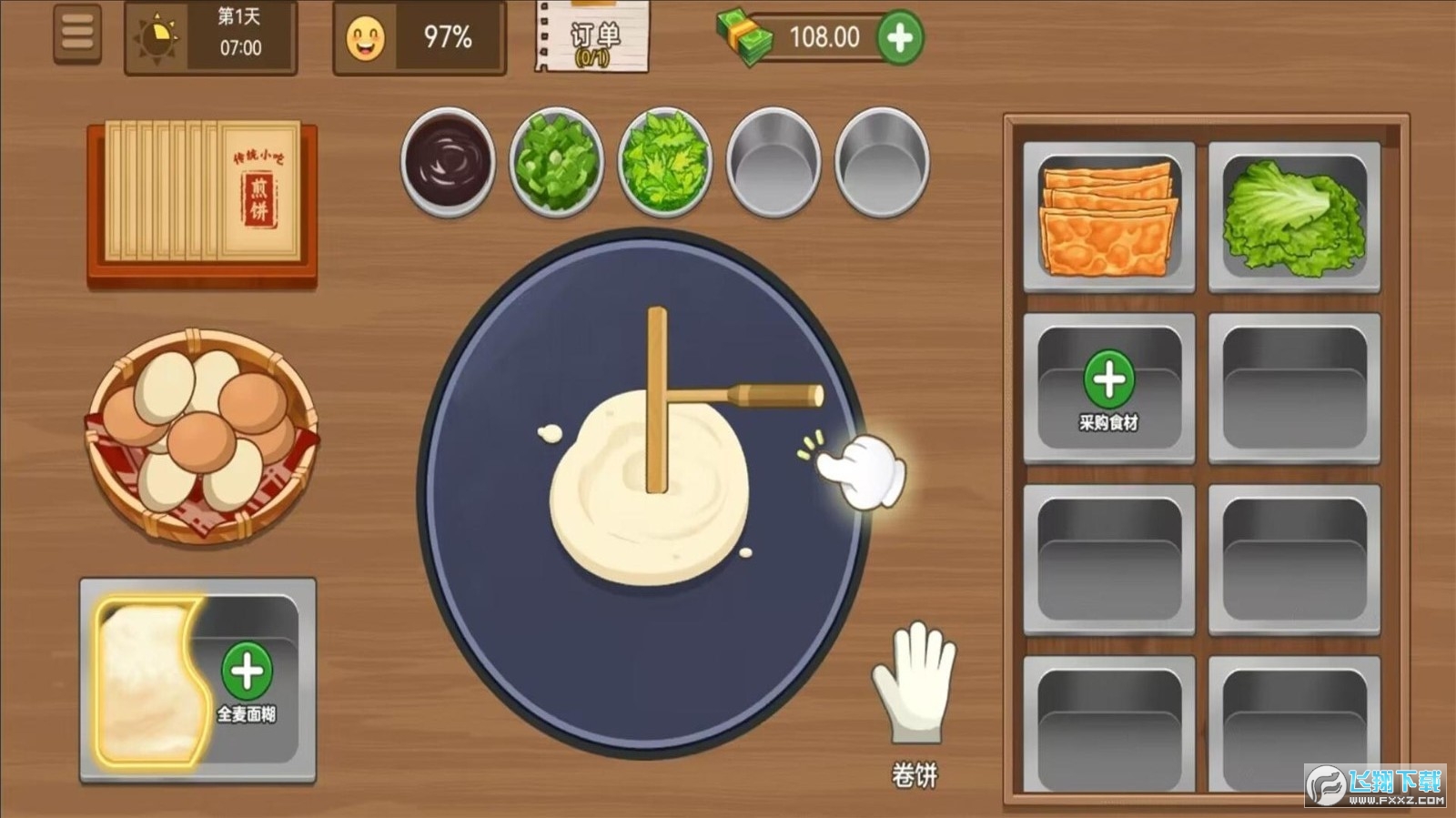The width and height of the screenshot is (1456, 818).
Task: Pick the lettuce tray
Action: point(1293,217)
